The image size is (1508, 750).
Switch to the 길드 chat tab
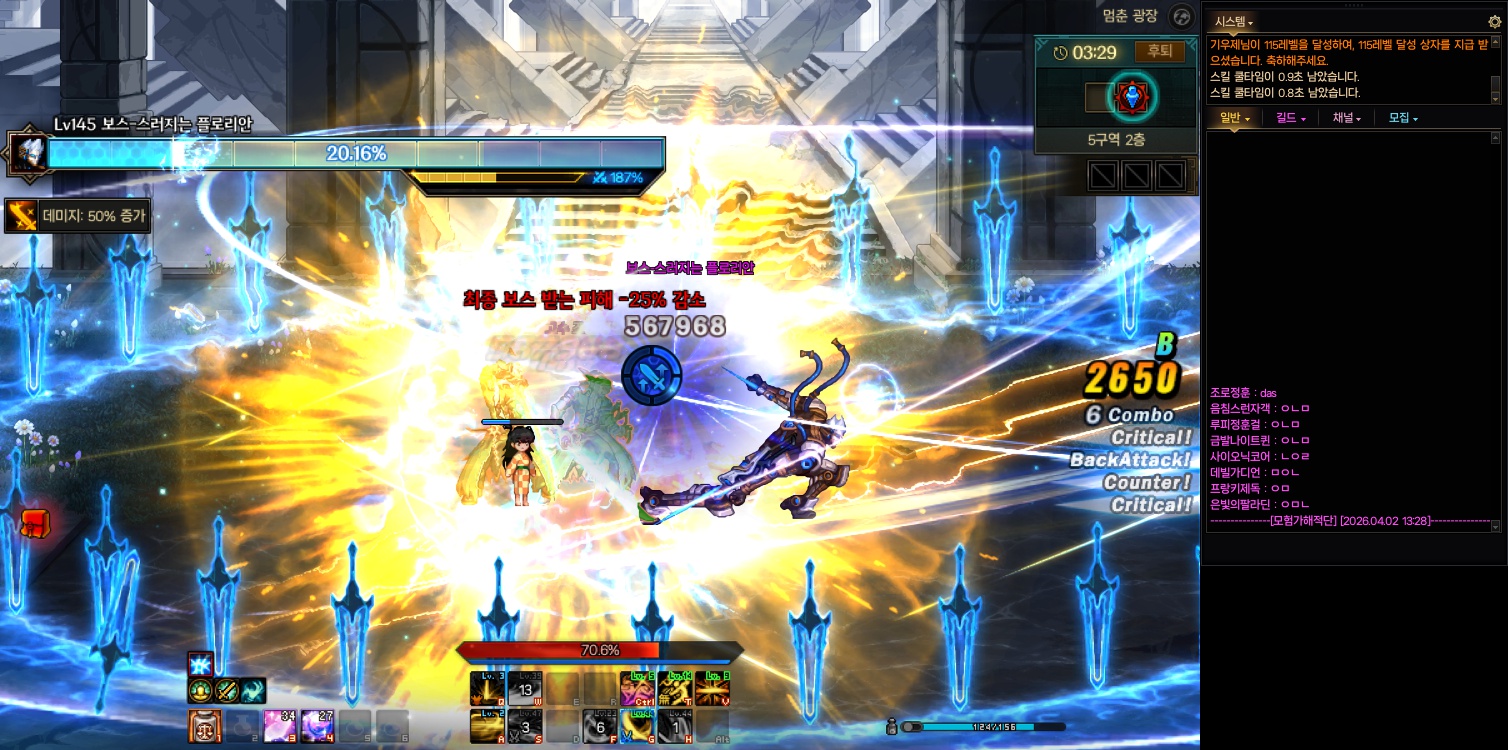click(1291, 118)
